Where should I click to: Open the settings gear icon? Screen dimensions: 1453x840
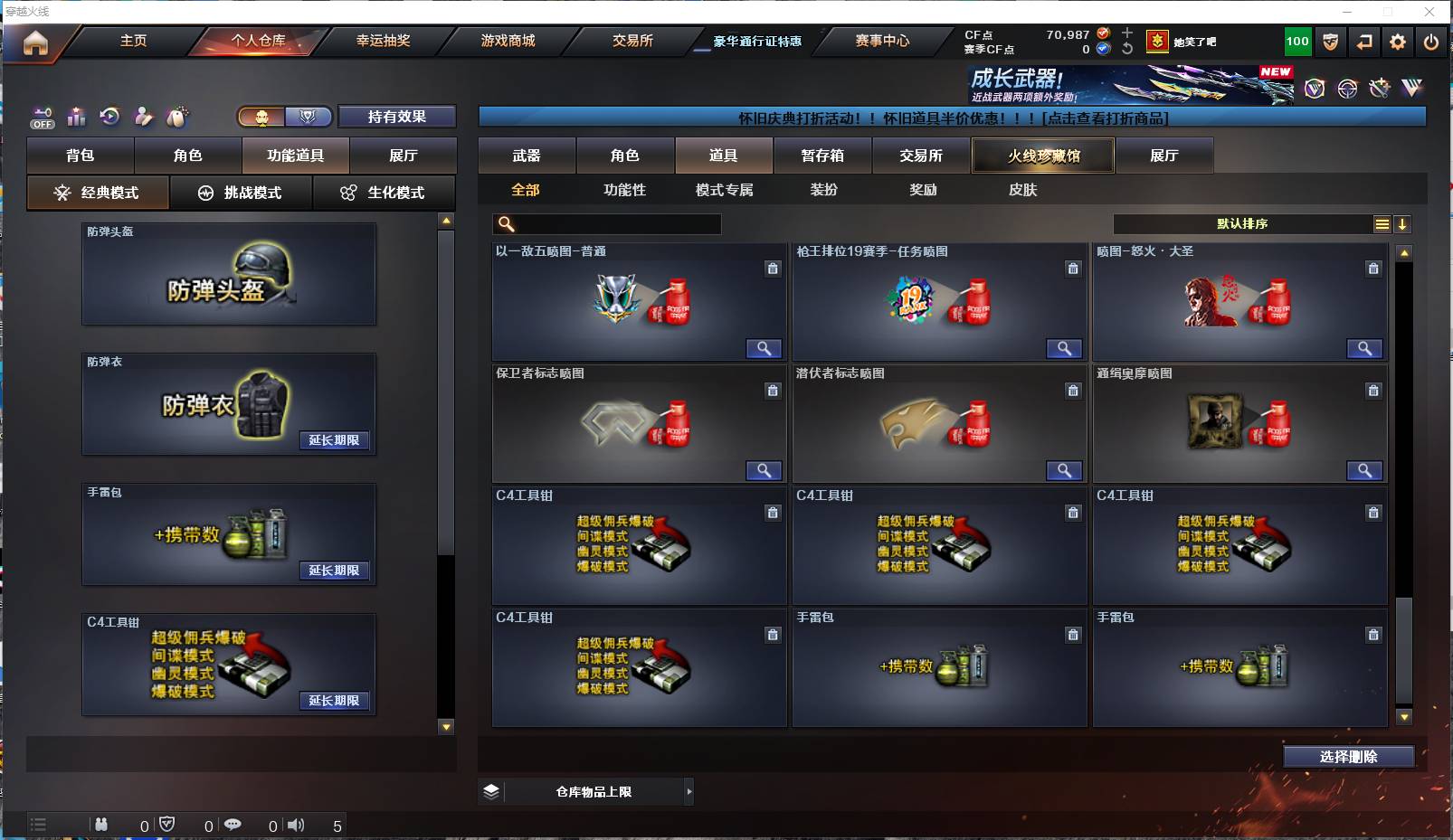(1398, 42)
